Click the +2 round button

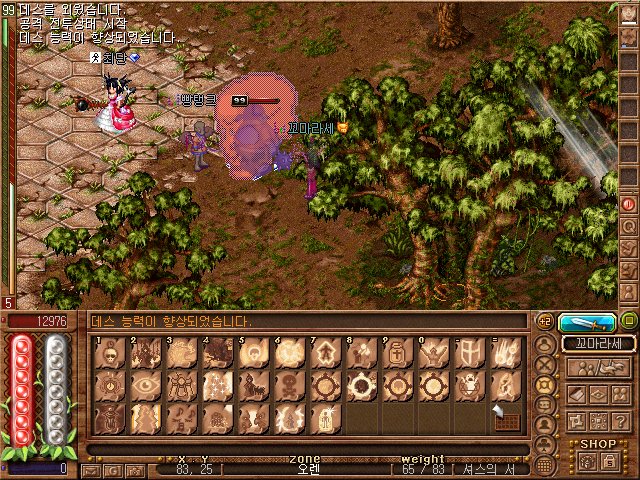545,321
